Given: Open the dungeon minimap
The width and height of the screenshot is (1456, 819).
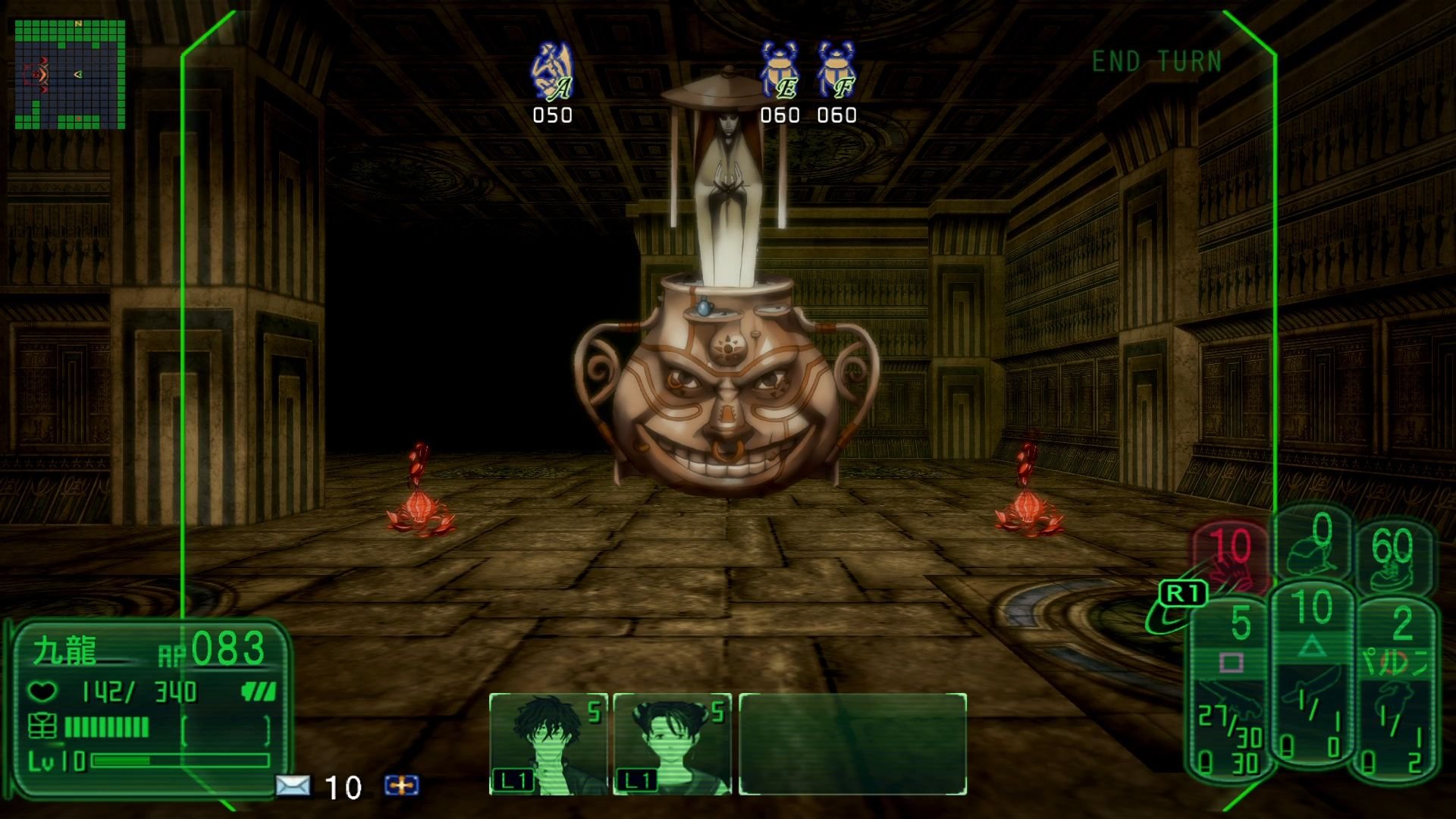Looking at the screenshot, I should click(70, 74).
